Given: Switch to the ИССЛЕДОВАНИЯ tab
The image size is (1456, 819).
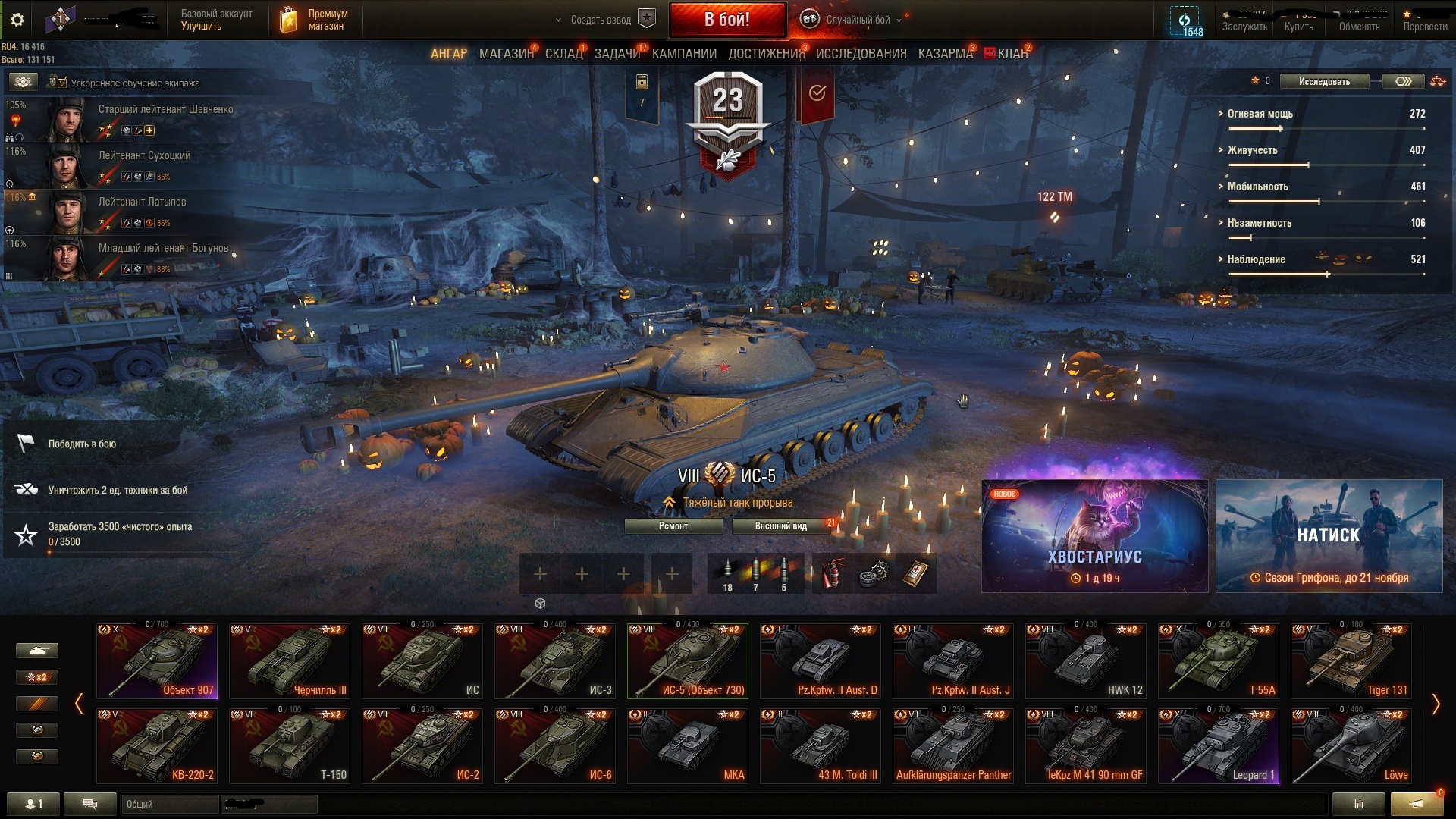Looking at the screenshot, I should 861,54.
